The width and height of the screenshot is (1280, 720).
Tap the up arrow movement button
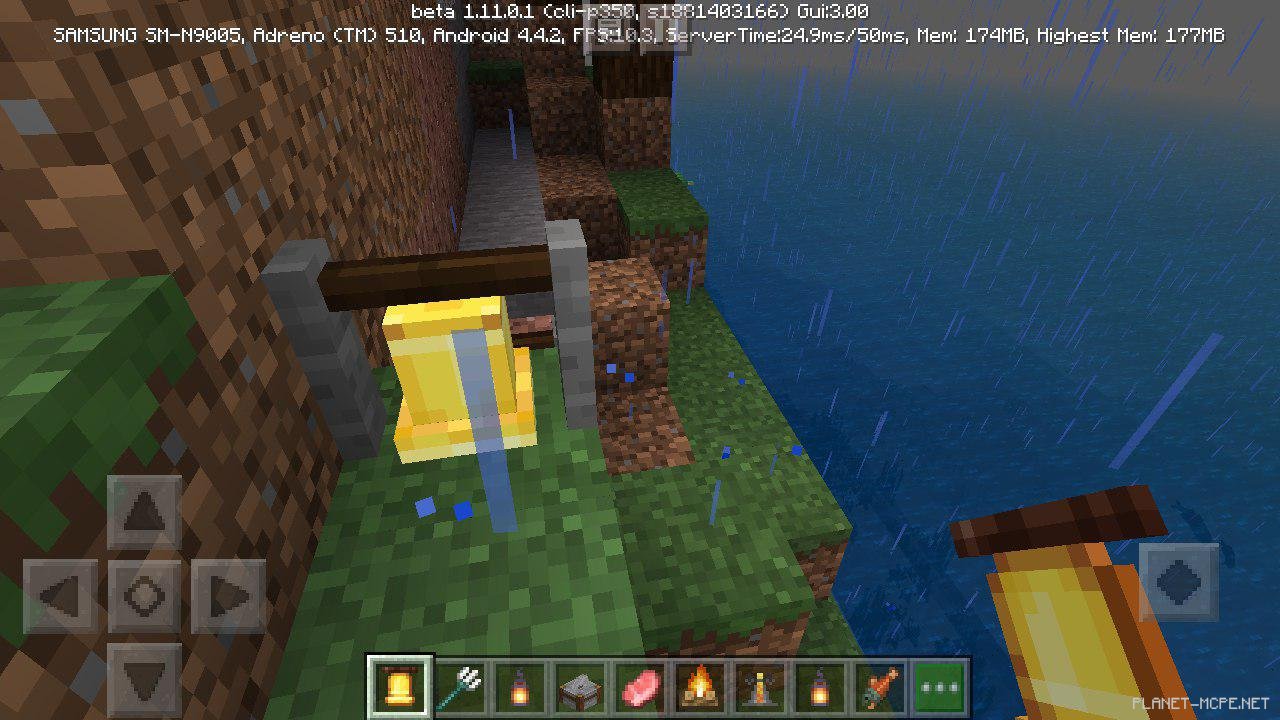click(144, 513)
